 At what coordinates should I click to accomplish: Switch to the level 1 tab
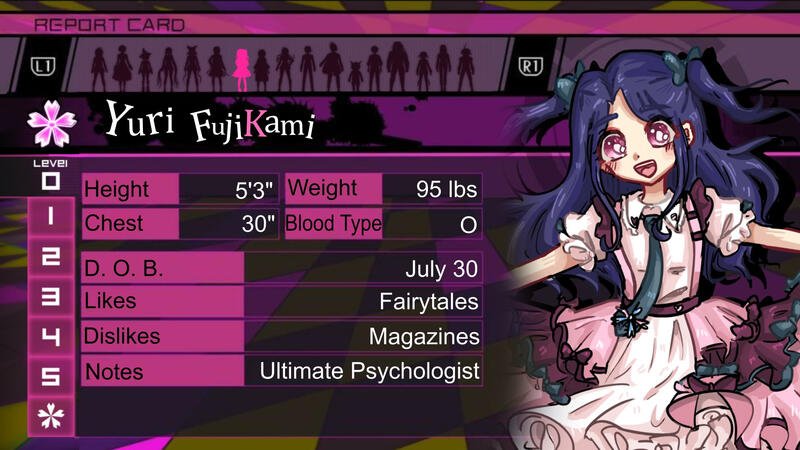tap(51, 215)
